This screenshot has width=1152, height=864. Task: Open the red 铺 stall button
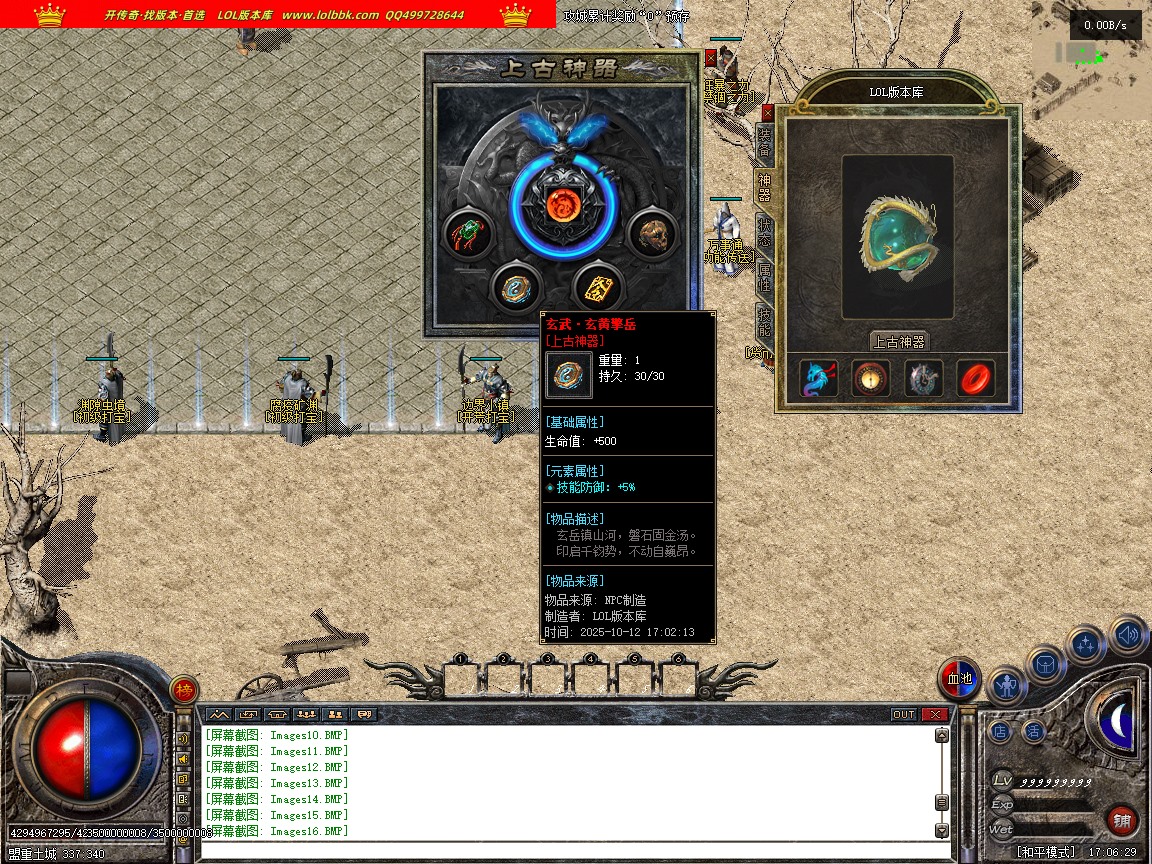coord(1122,821)
